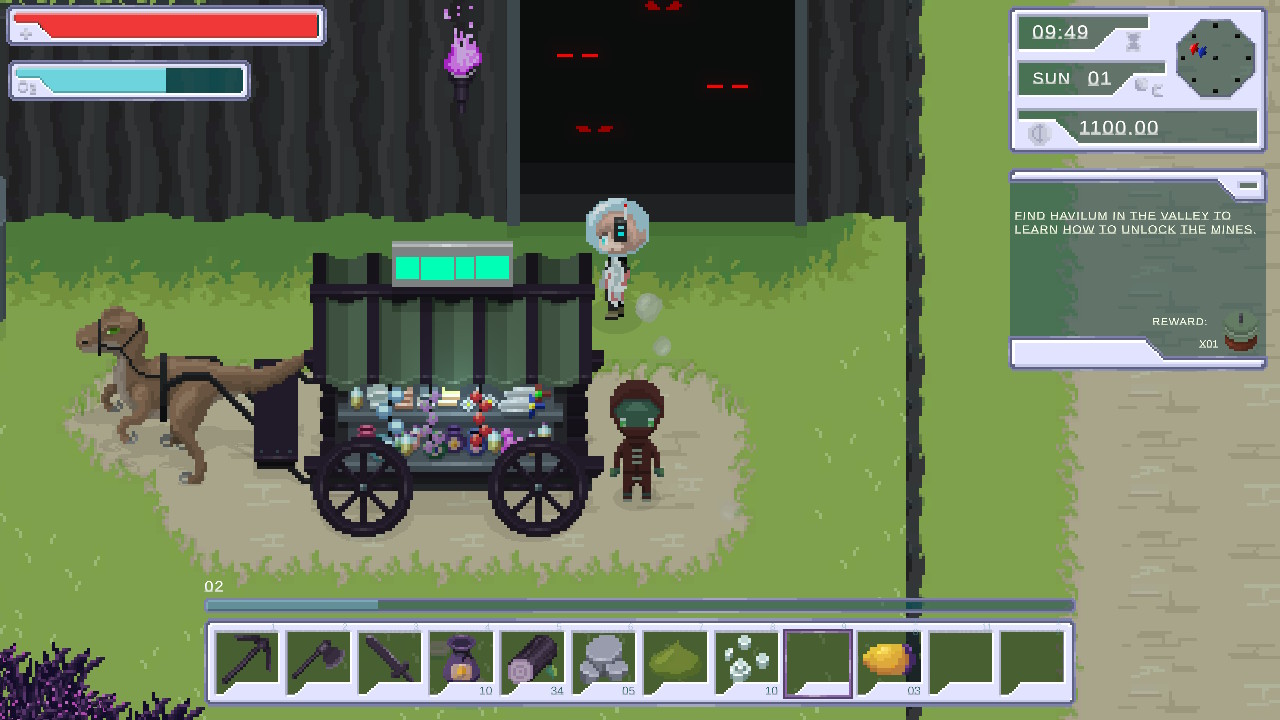This screenshot has width=1280, height=720.
Task: Open the 09:49 clock display
Action: point(1060,32)
